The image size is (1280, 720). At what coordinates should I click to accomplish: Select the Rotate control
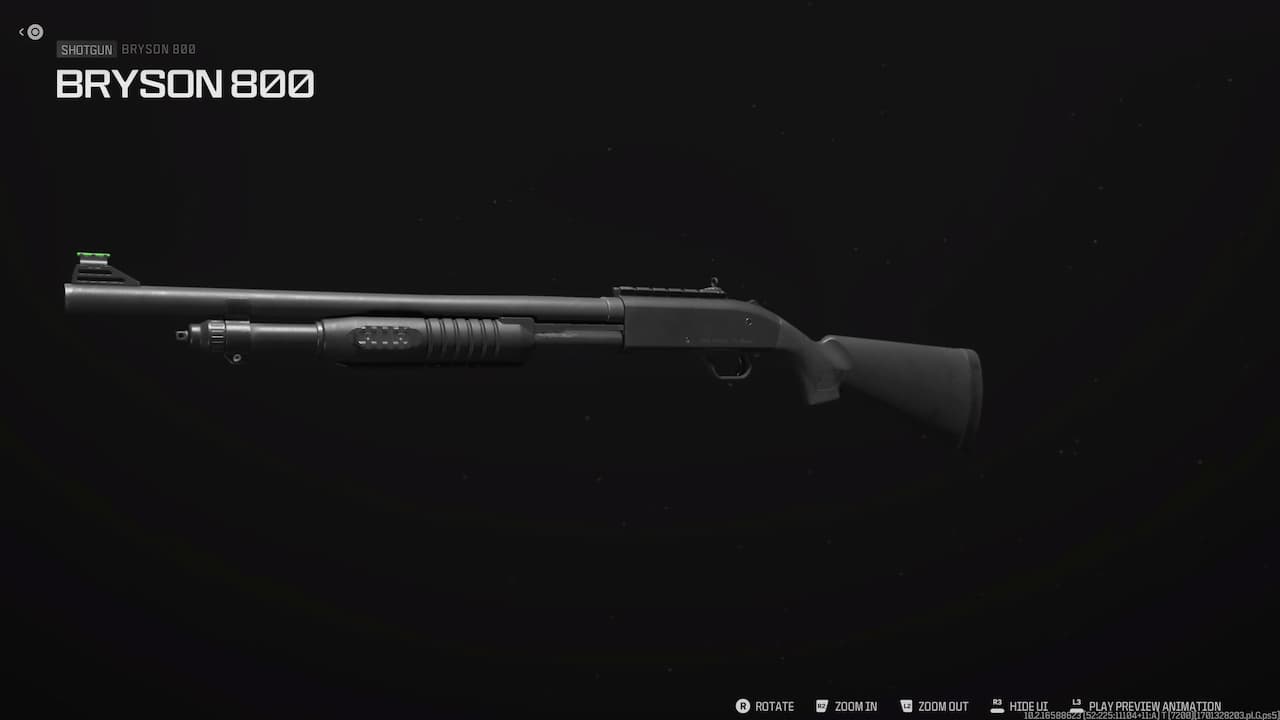point(773,706)
